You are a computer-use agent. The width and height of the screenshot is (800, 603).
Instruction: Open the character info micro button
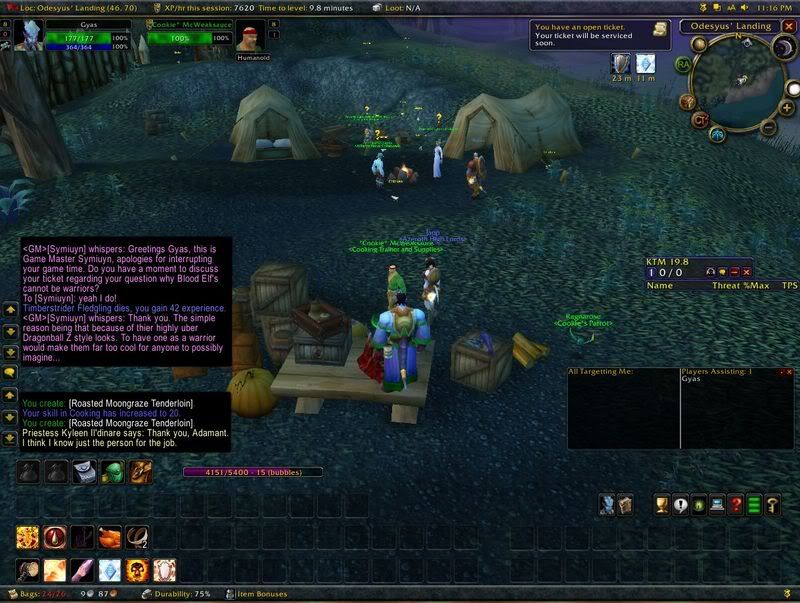607,504
